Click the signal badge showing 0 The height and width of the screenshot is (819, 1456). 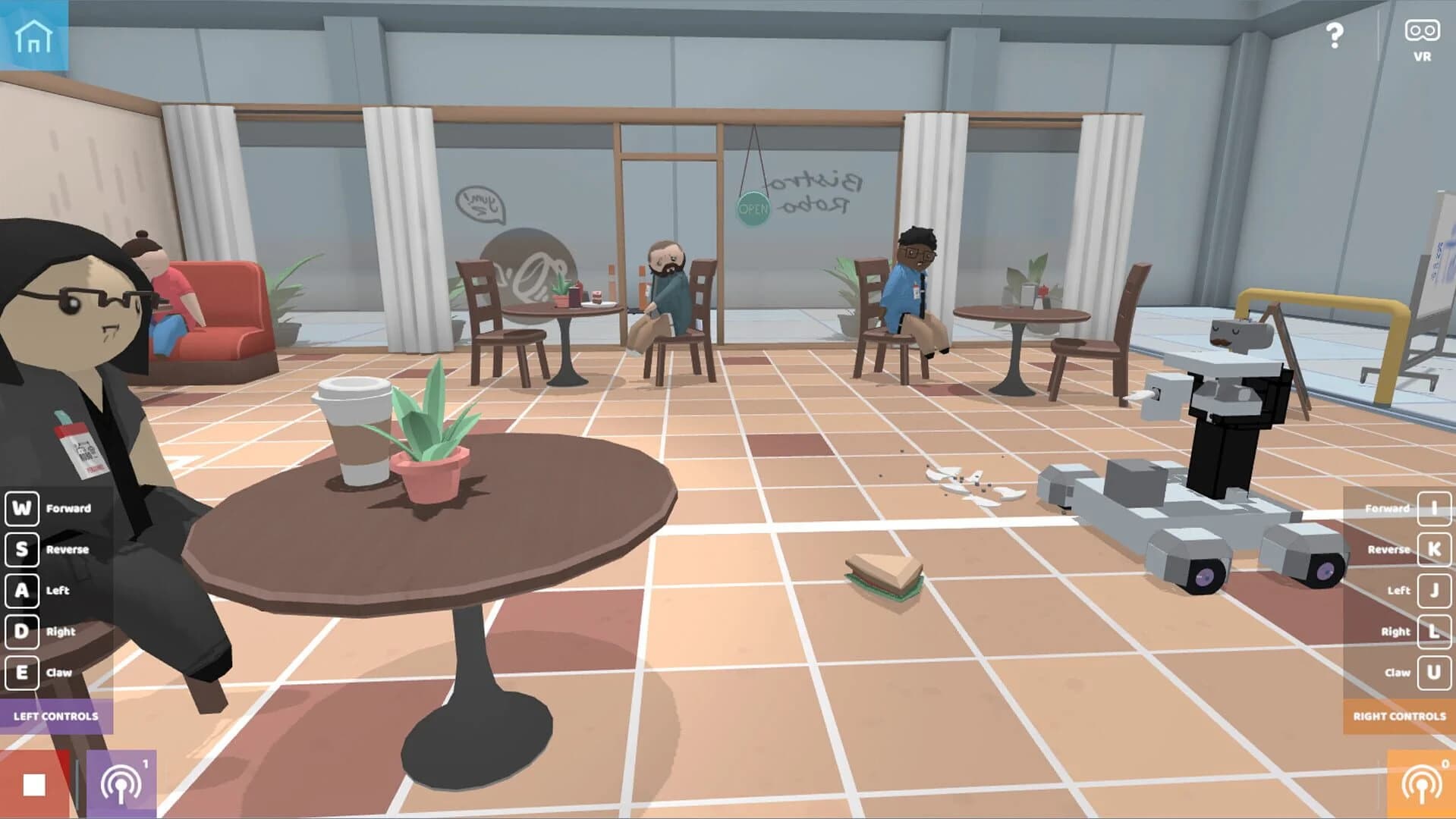coord(1445,764)
